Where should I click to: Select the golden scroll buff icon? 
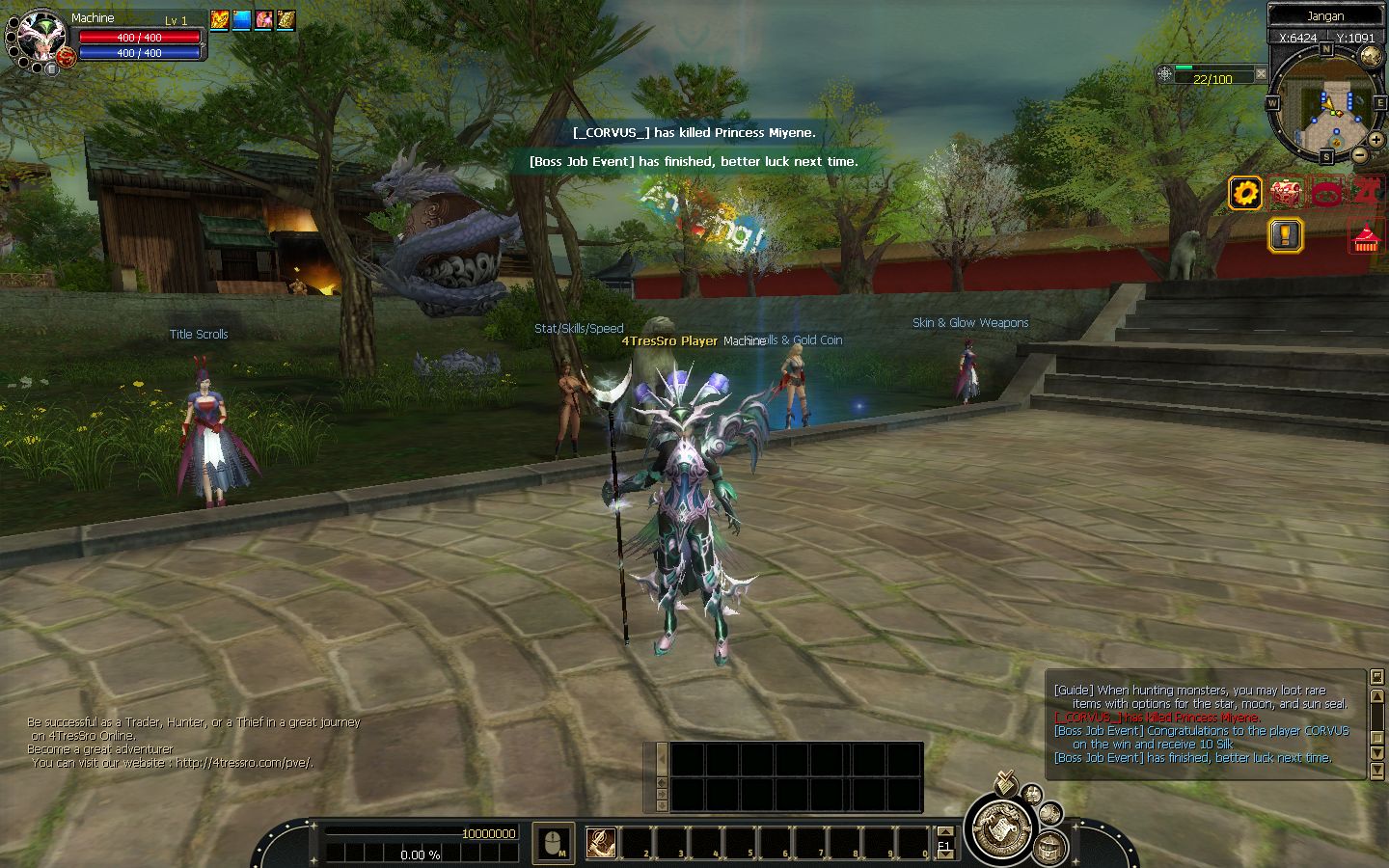pyautogui.click(x=286, y=19)
